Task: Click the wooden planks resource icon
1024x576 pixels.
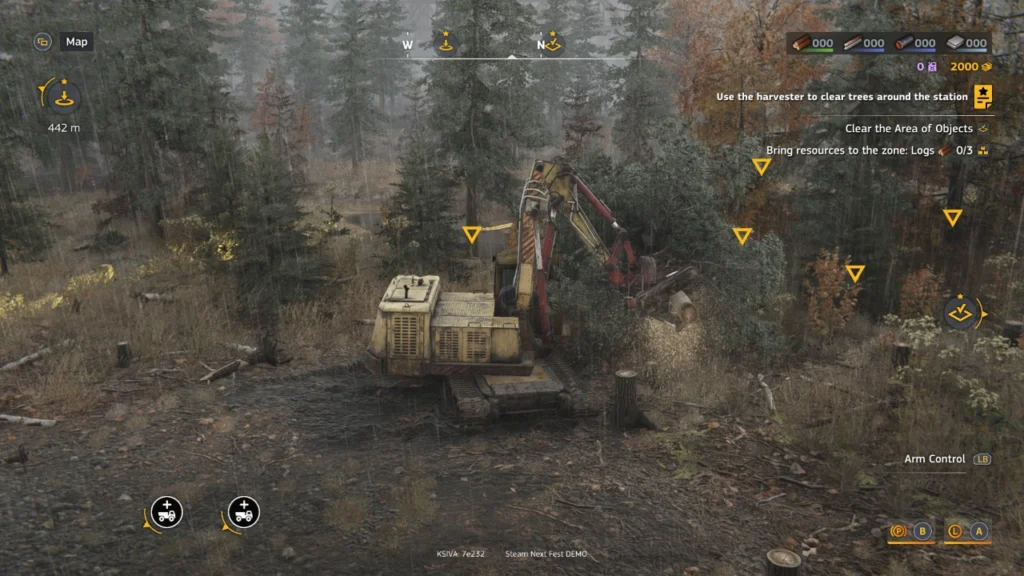Action: 852,43
